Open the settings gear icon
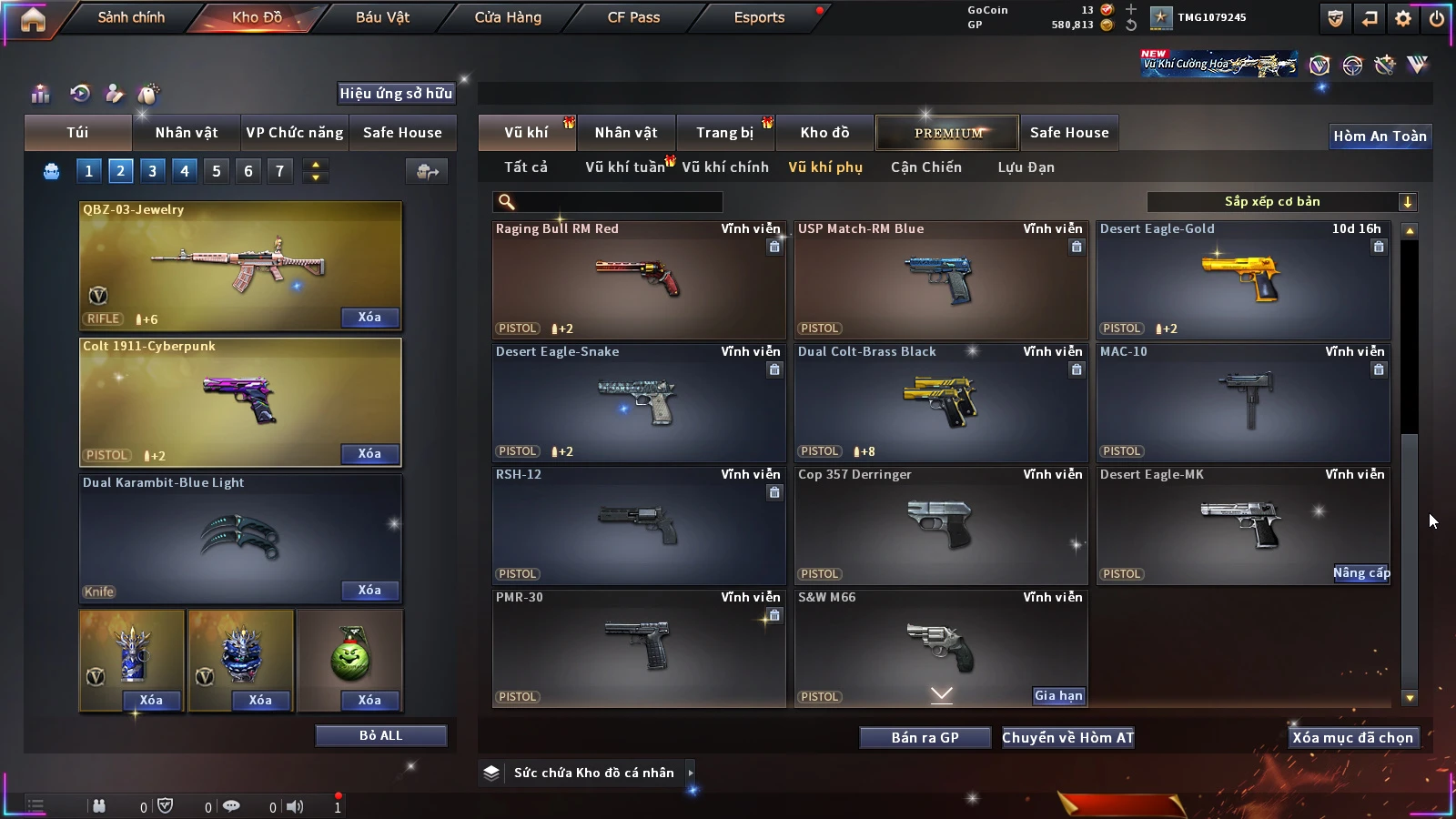The height and width of the screenshot is (819, 1456). [1403, 18]
